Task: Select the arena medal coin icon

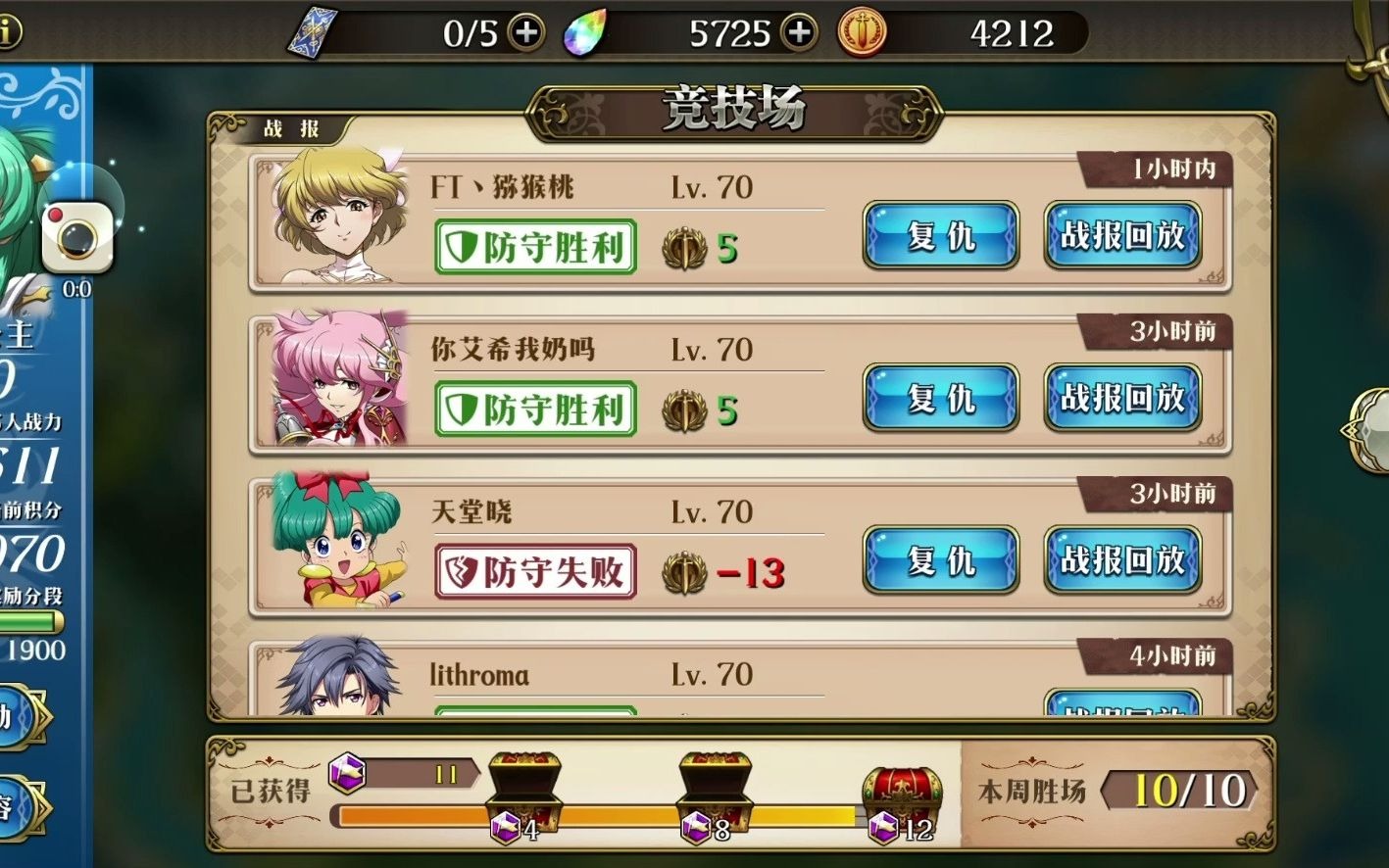Action: coord(861,31)
